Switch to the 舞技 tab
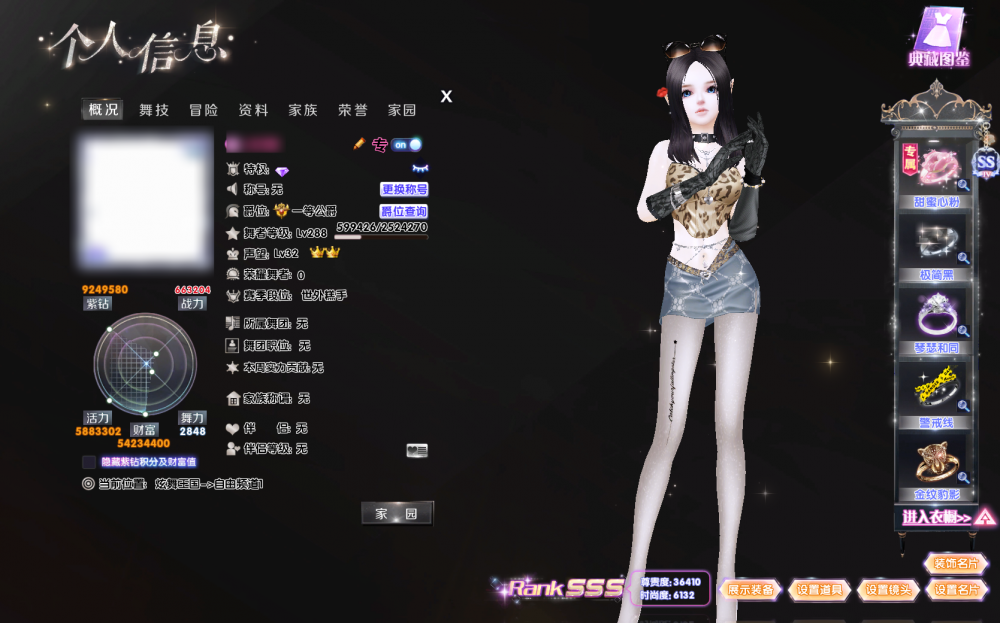 pyautogui.click(x=154, y=110)
